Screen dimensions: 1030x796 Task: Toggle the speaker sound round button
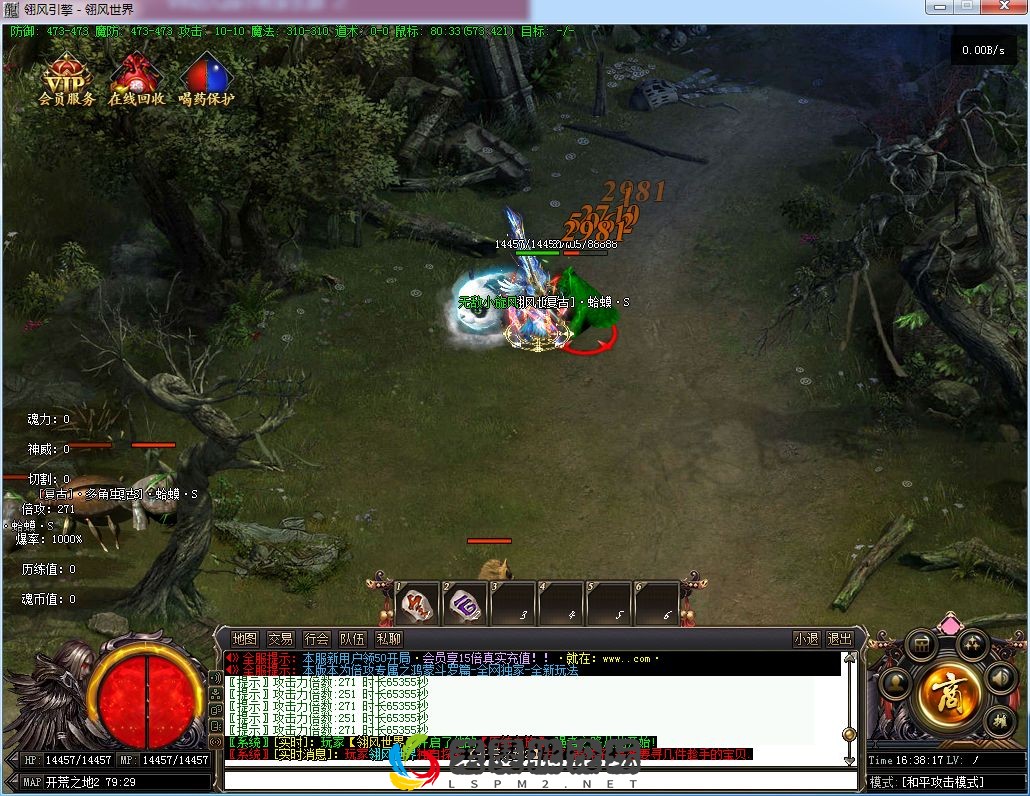pos(1000,678)
